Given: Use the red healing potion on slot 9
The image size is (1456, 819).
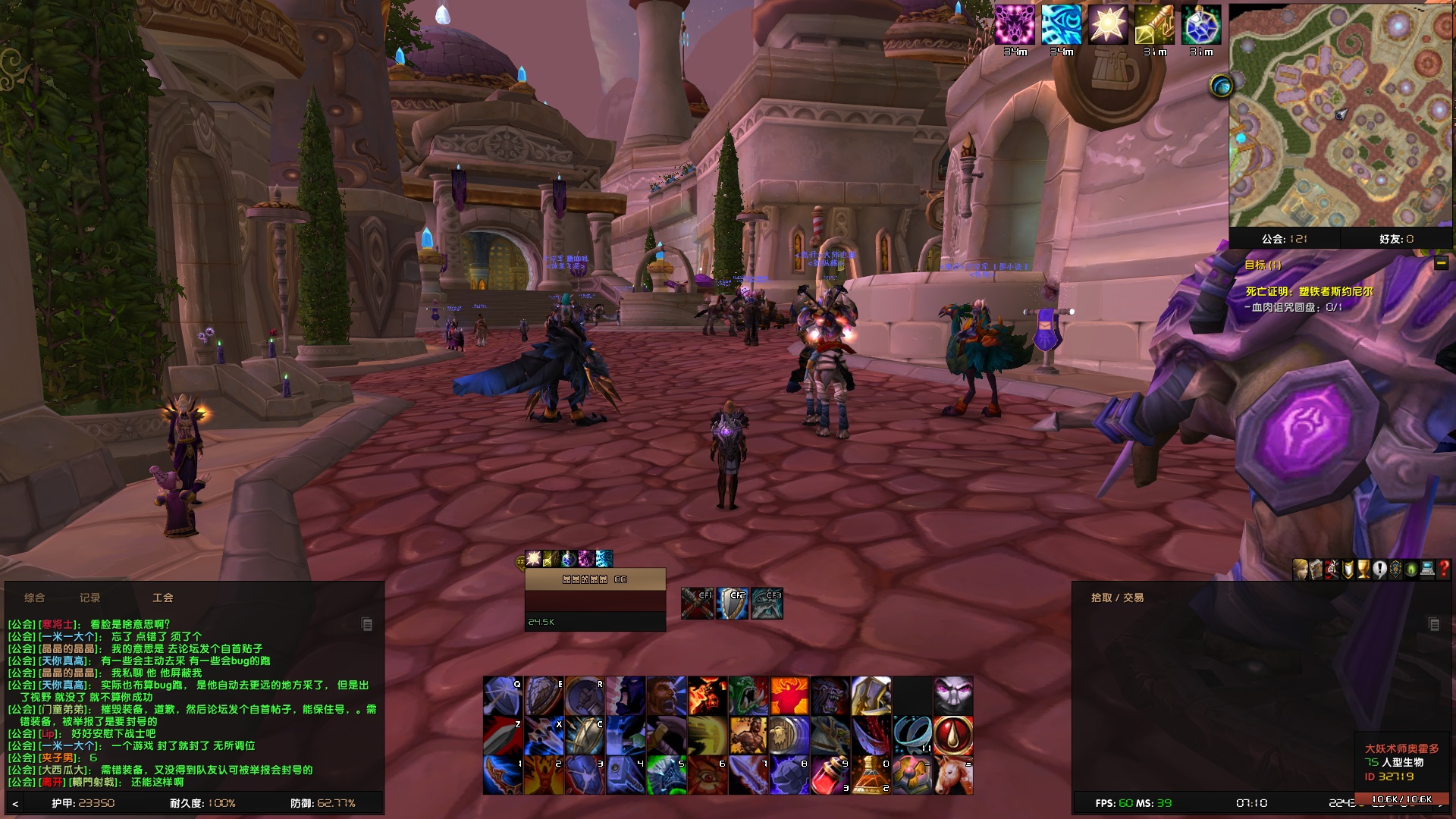Looking at the screenshot, I should pyautogui.click(x=829, y=773).
